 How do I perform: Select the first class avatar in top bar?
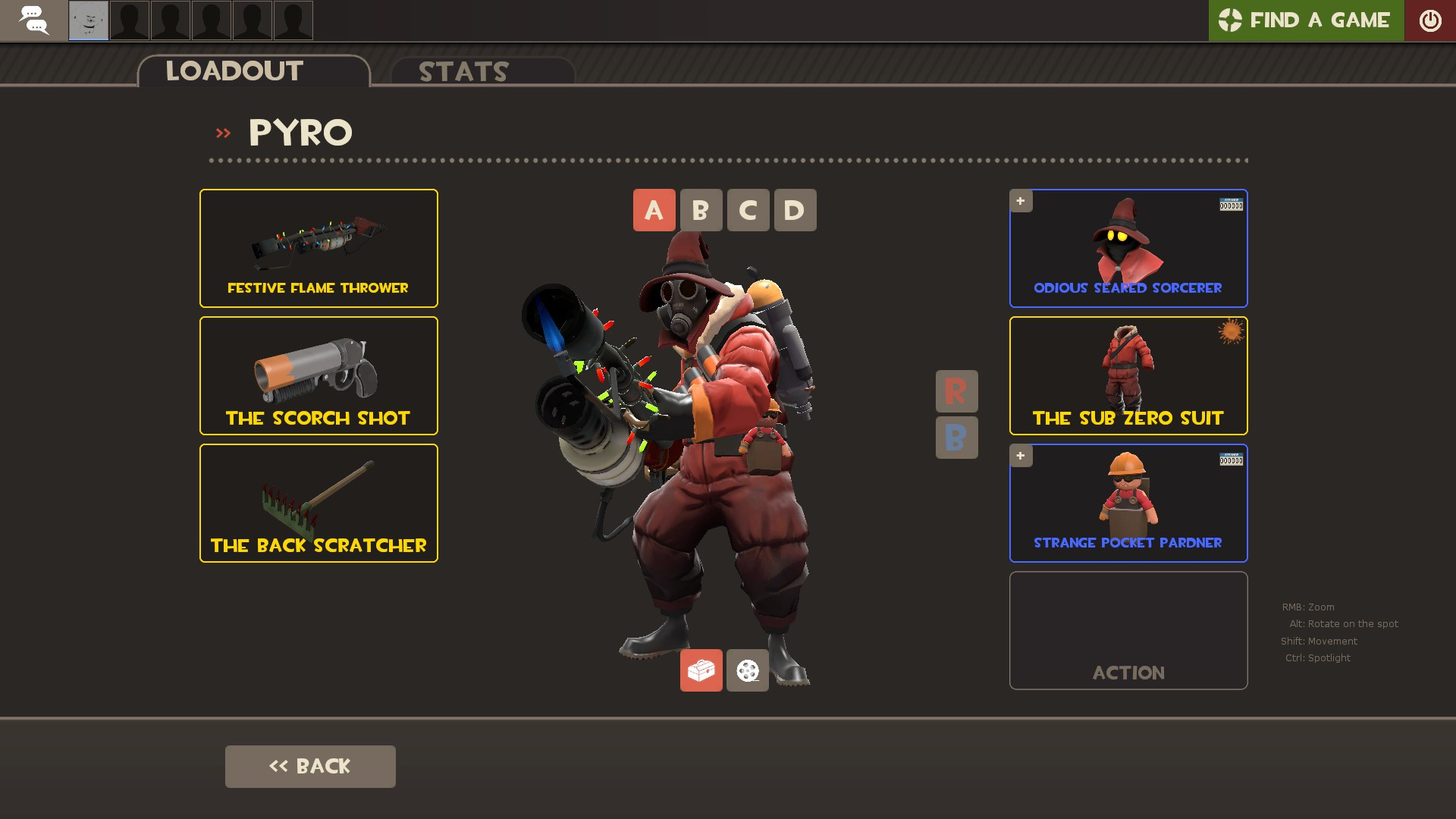pos(88,20)
